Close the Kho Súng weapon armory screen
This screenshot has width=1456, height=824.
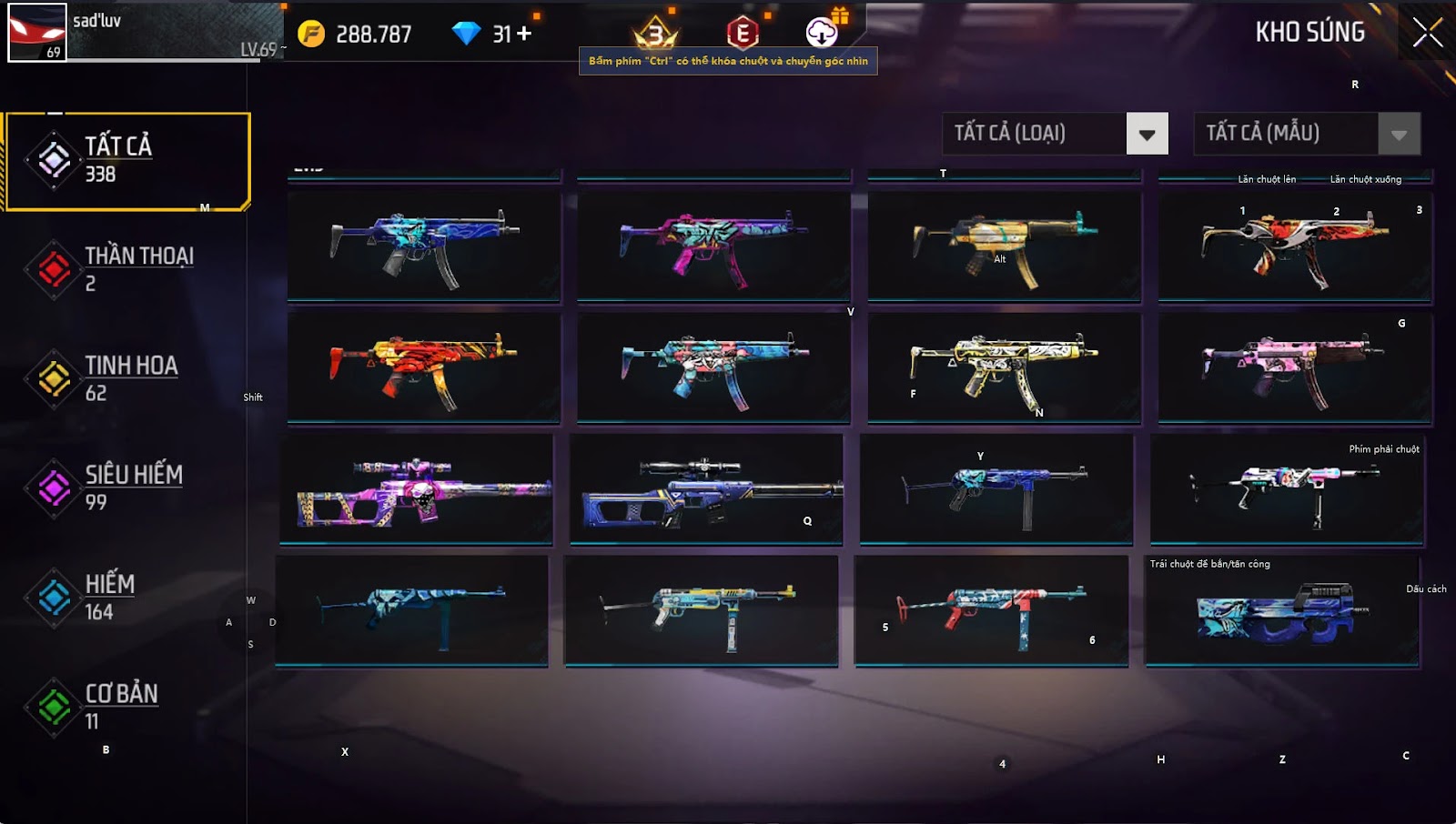click(x=1427, y=33)
